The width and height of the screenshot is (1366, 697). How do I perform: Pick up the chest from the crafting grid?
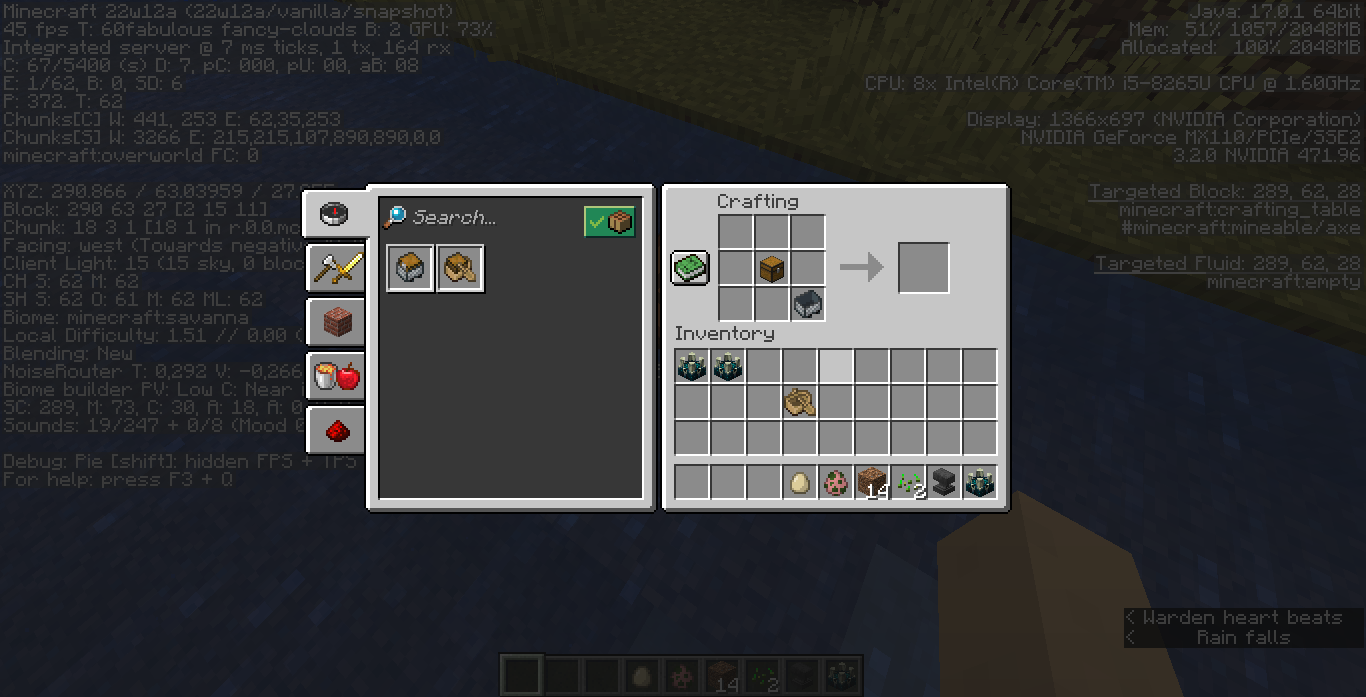click(x=772, y=268)
